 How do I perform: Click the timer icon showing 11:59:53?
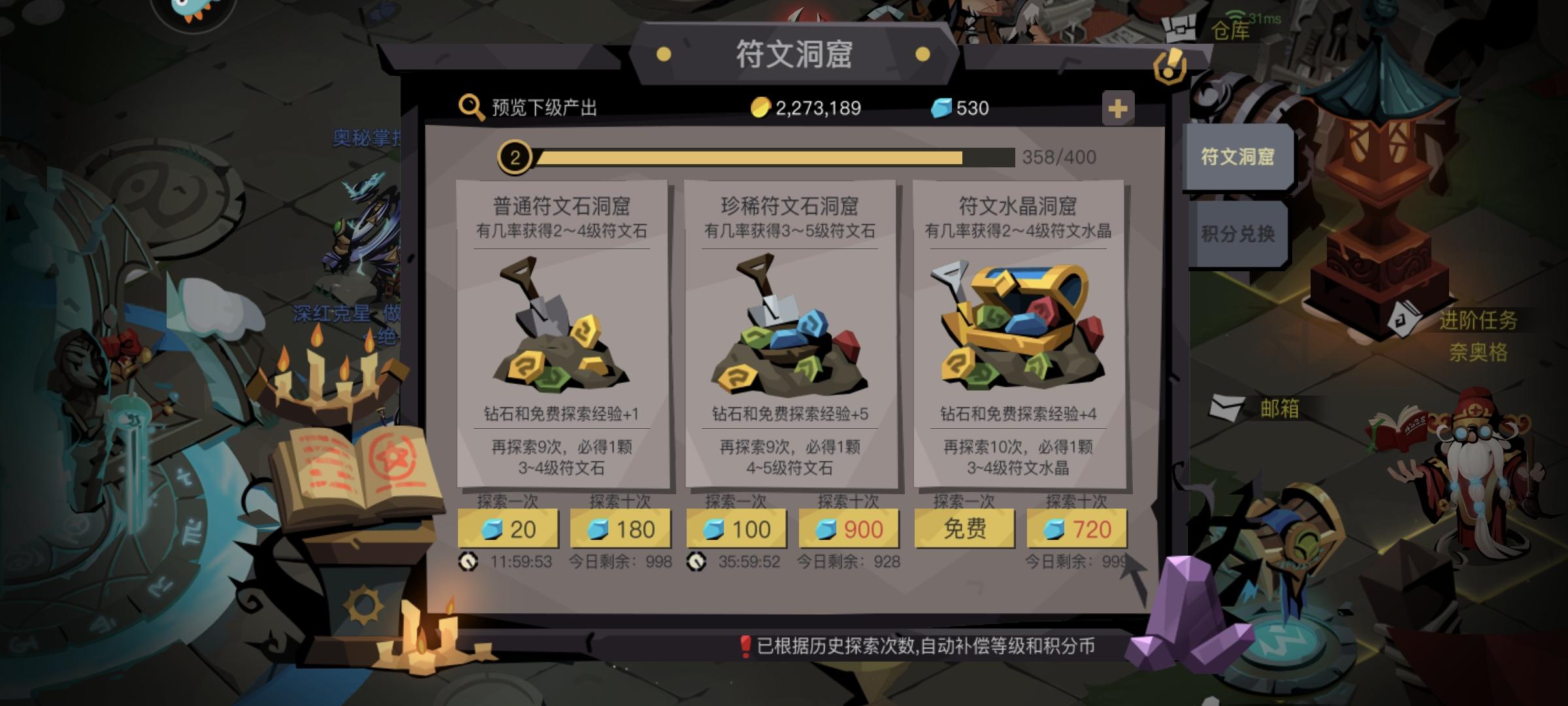[x=467, y=561]
